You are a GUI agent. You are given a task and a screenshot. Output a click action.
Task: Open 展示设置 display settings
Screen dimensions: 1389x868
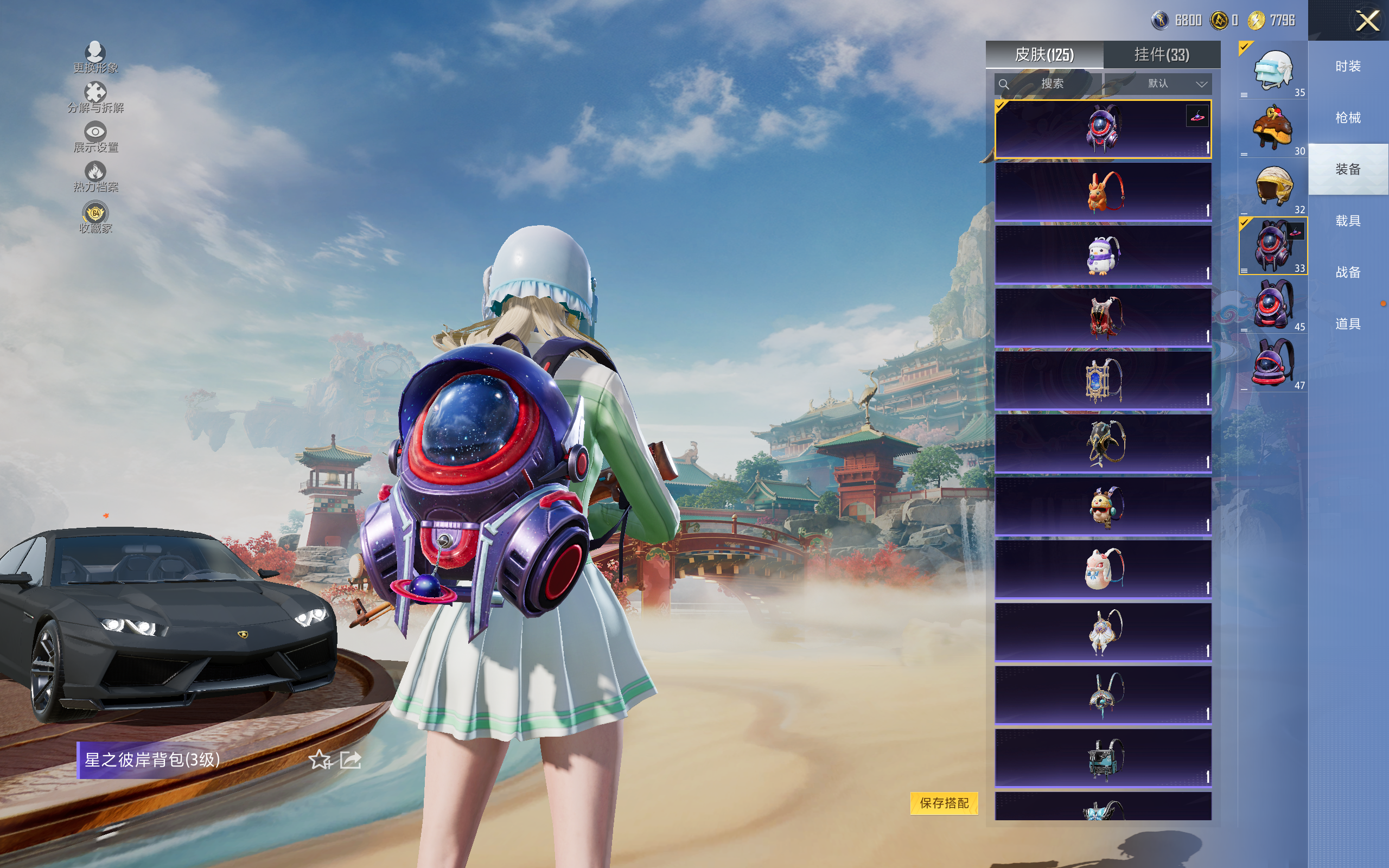click(x=95, y=137)
